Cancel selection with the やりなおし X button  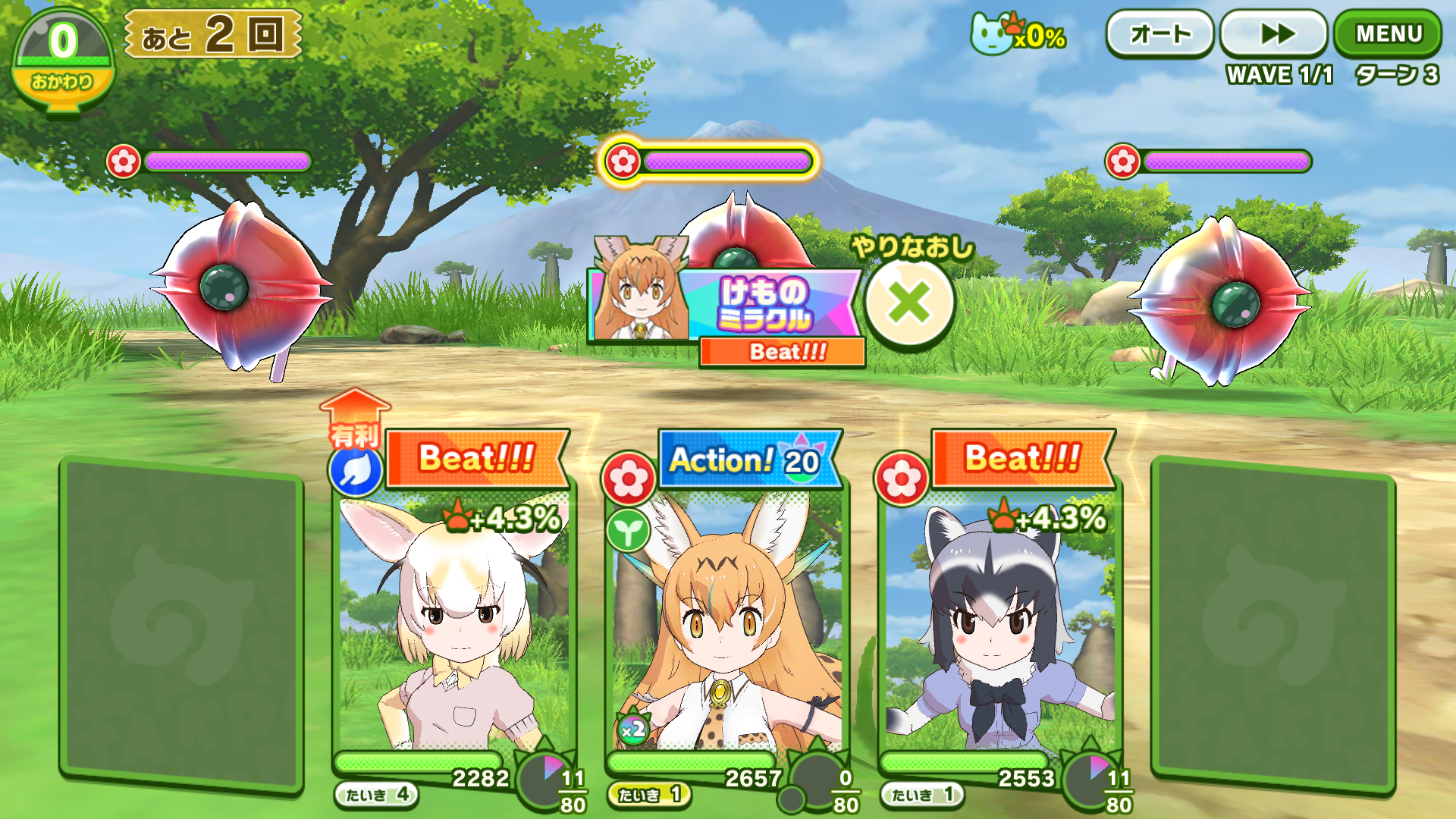[x=909, y=303]
